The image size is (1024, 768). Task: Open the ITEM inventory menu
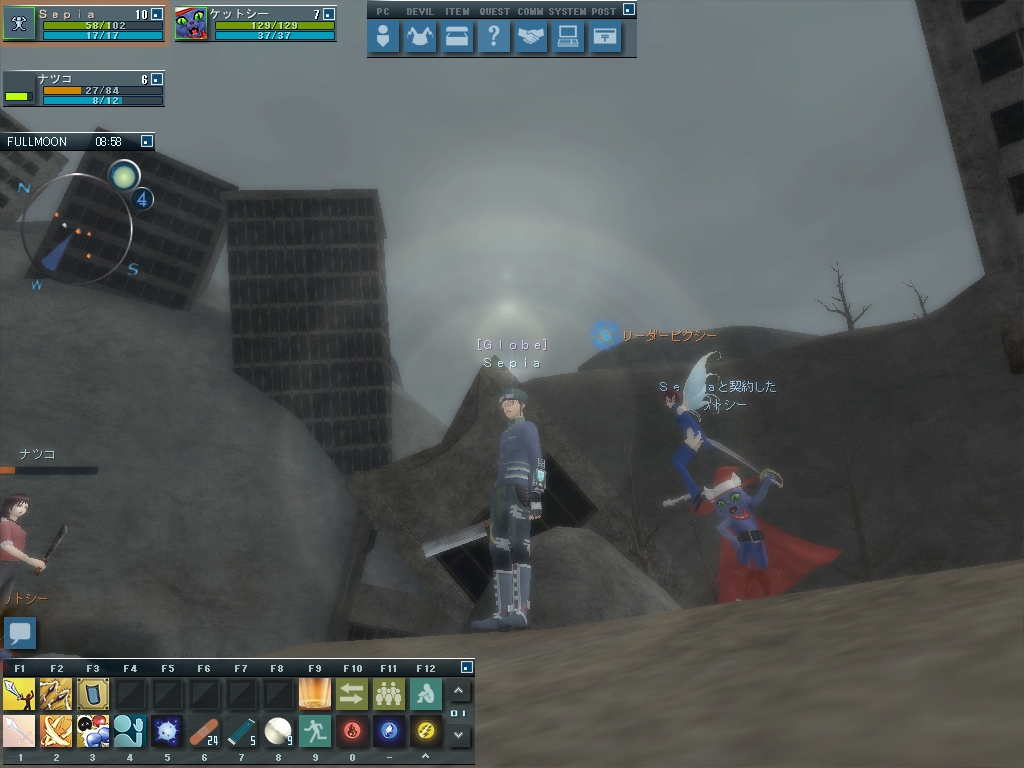coord(456,37)
